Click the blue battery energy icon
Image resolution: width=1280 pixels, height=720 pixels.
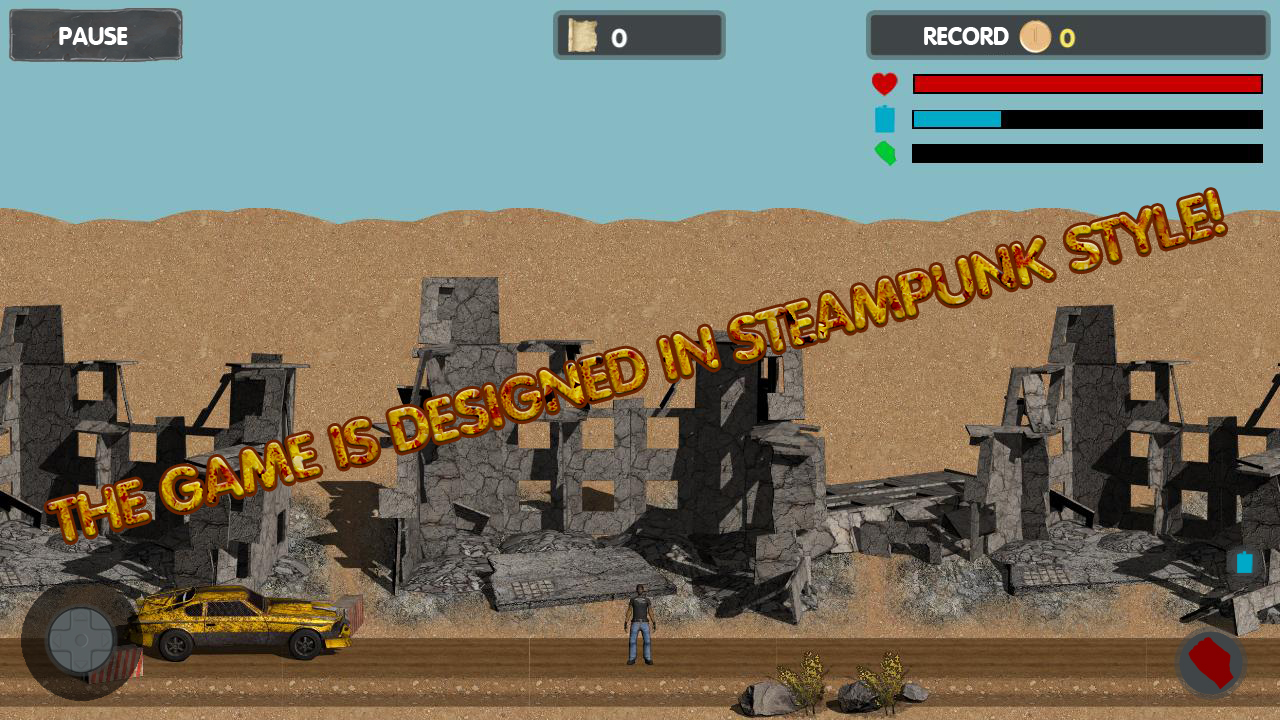[x=884, y=119]
